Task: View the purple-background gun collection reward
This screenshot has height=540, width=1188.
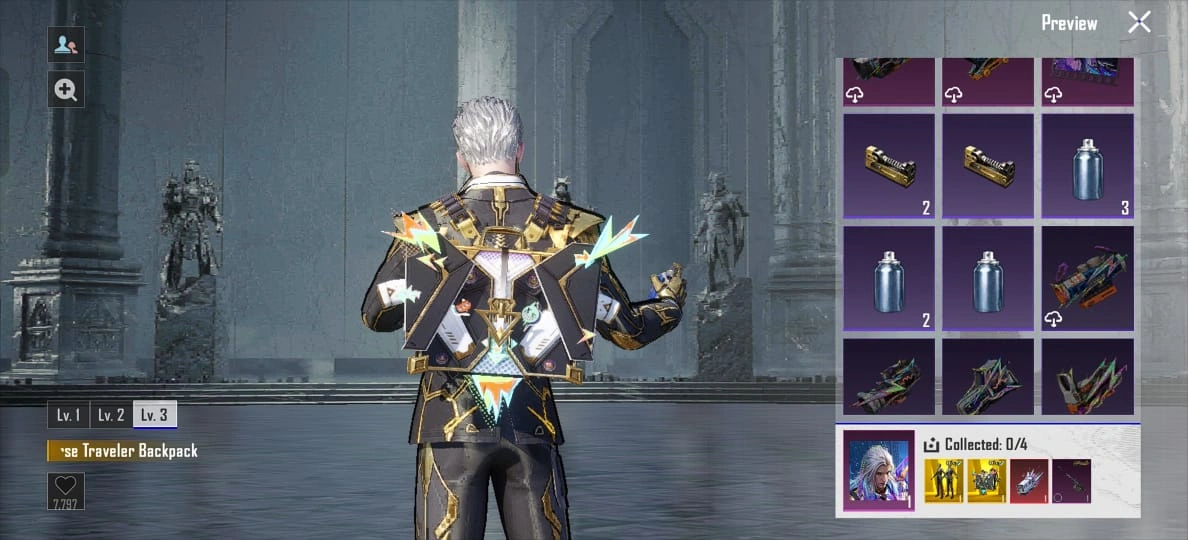Action: coord(1071,481)
